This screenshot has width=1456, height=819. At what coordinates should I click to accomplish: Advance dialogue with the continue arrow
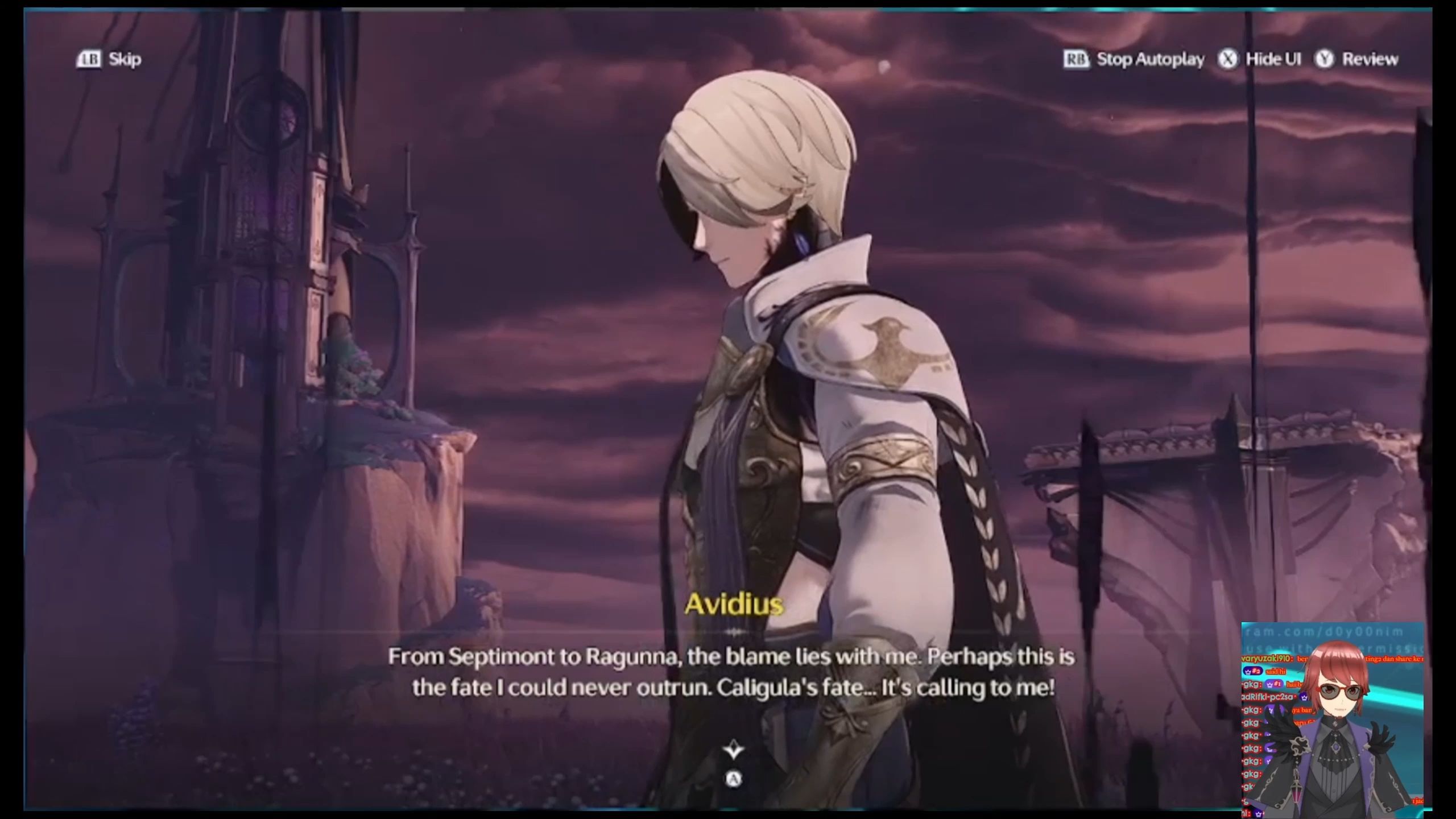pos(734,751)
